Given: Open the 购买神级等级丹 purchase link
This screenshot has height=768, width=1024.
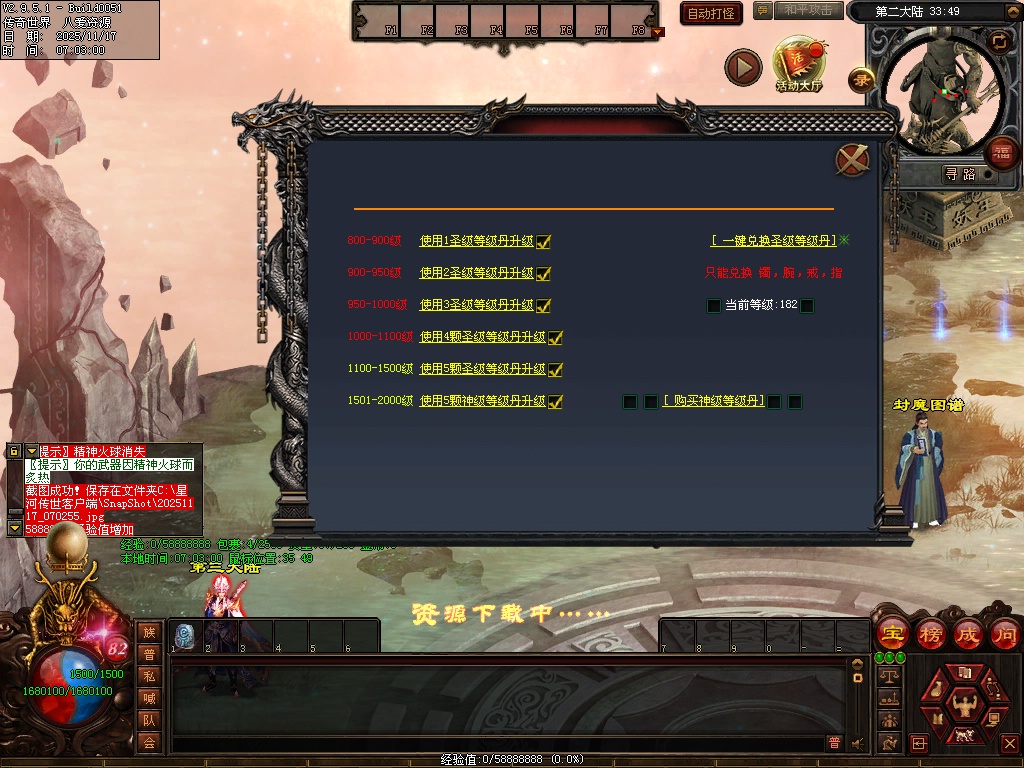Looking at the screenshot, I should (x=713, y=401).
